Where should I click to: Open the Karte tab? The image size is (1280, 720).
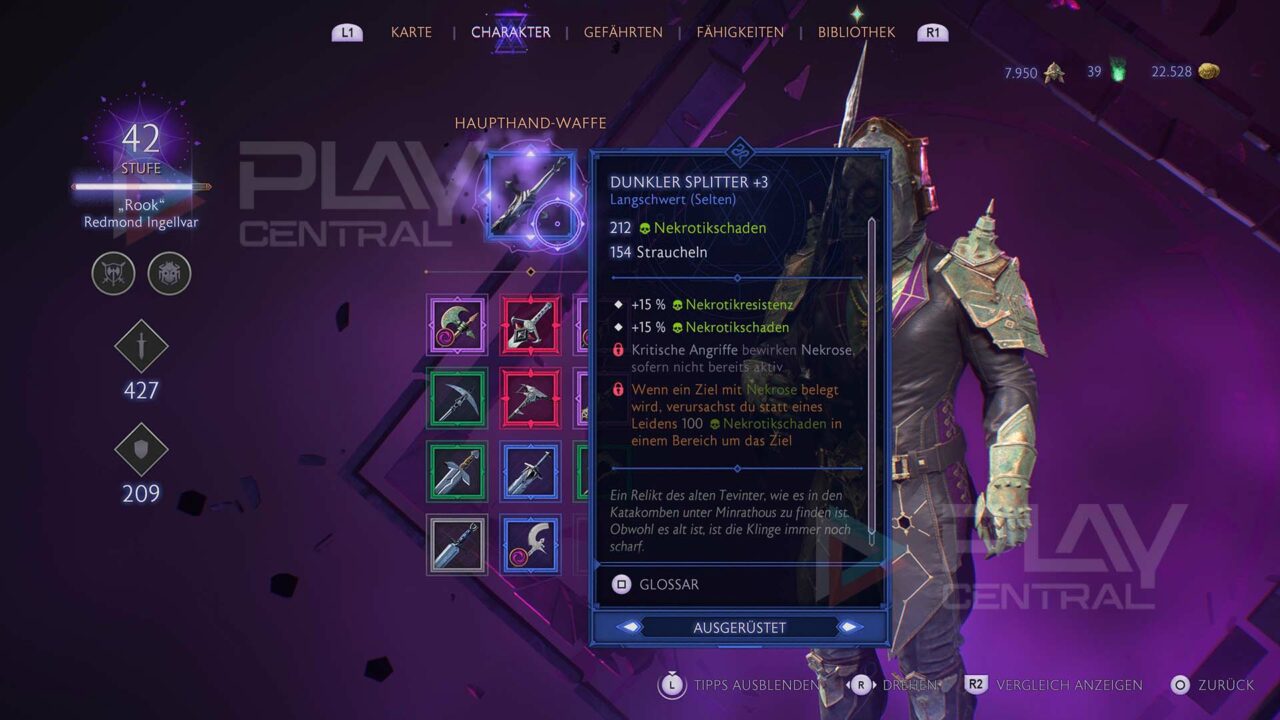(411, 32)
